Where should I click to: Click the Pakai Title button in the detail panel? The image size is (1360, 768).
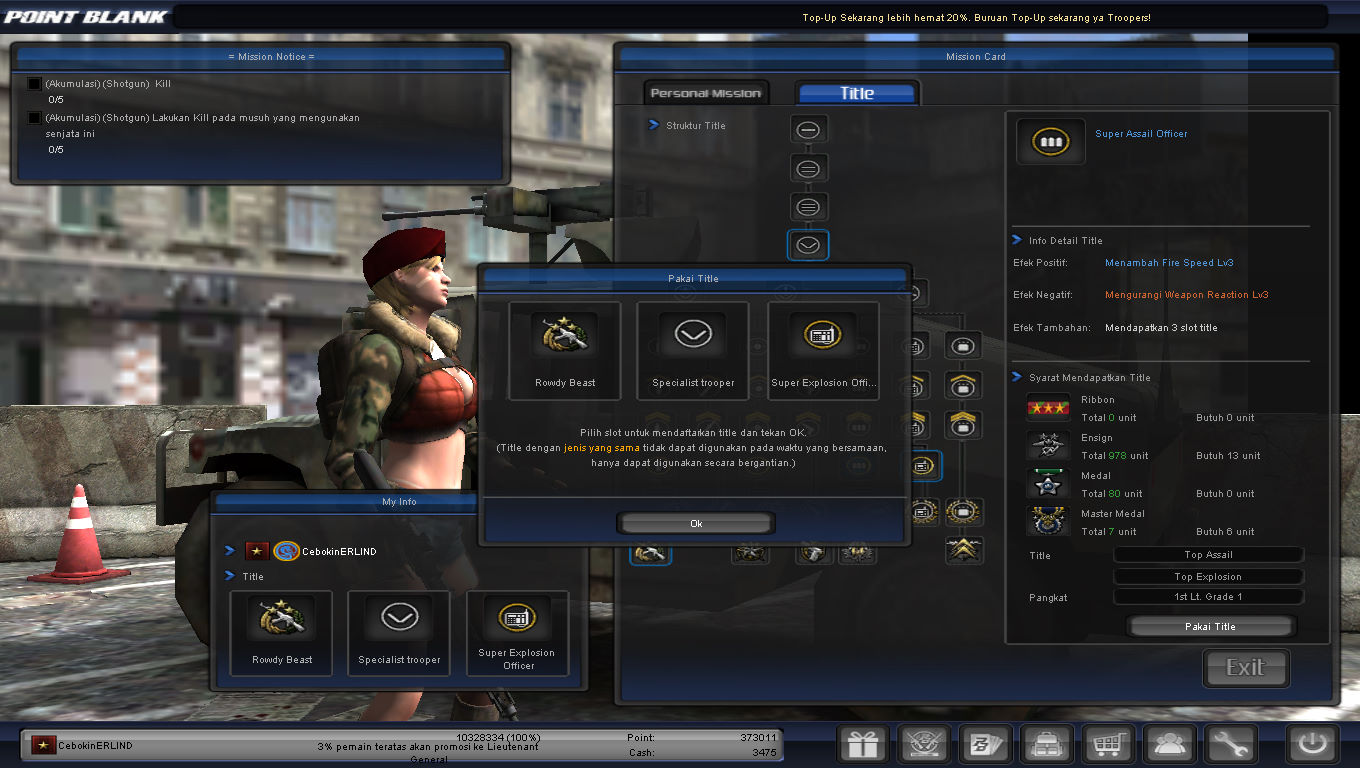[x=1210, y=626]
